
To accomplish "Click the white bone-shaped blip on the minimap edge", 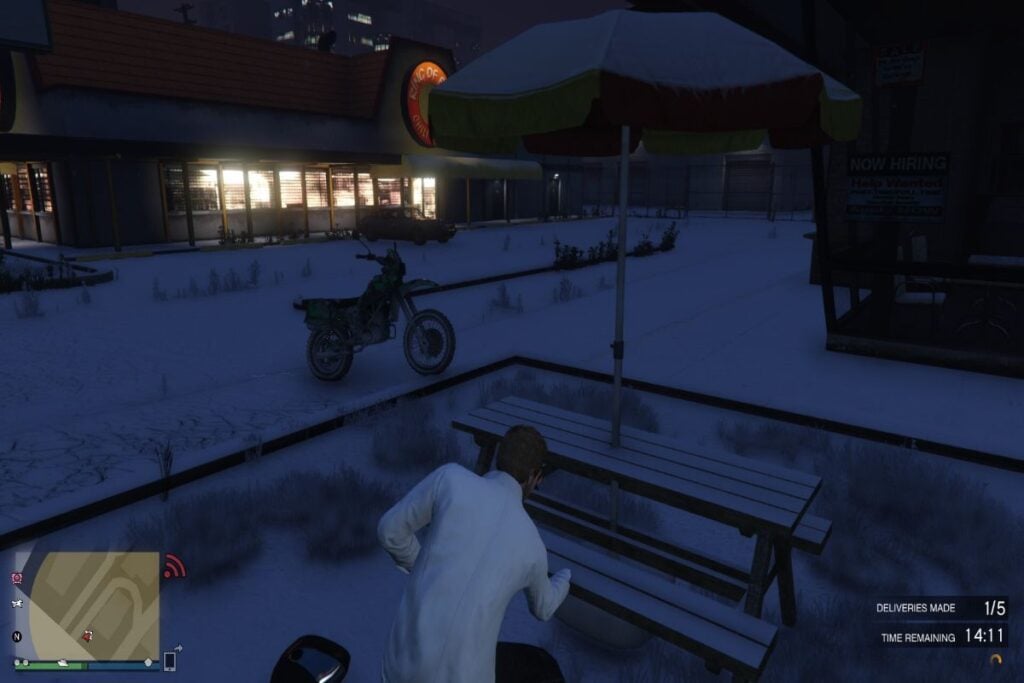I will [x=17, y=604].
